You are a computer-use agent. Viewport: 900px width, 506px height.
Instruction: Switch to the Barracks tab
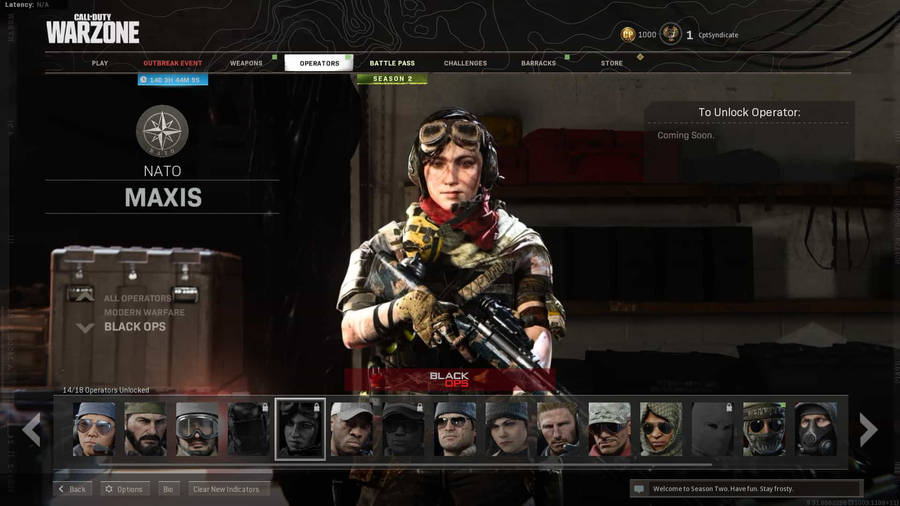pos(538,63)
